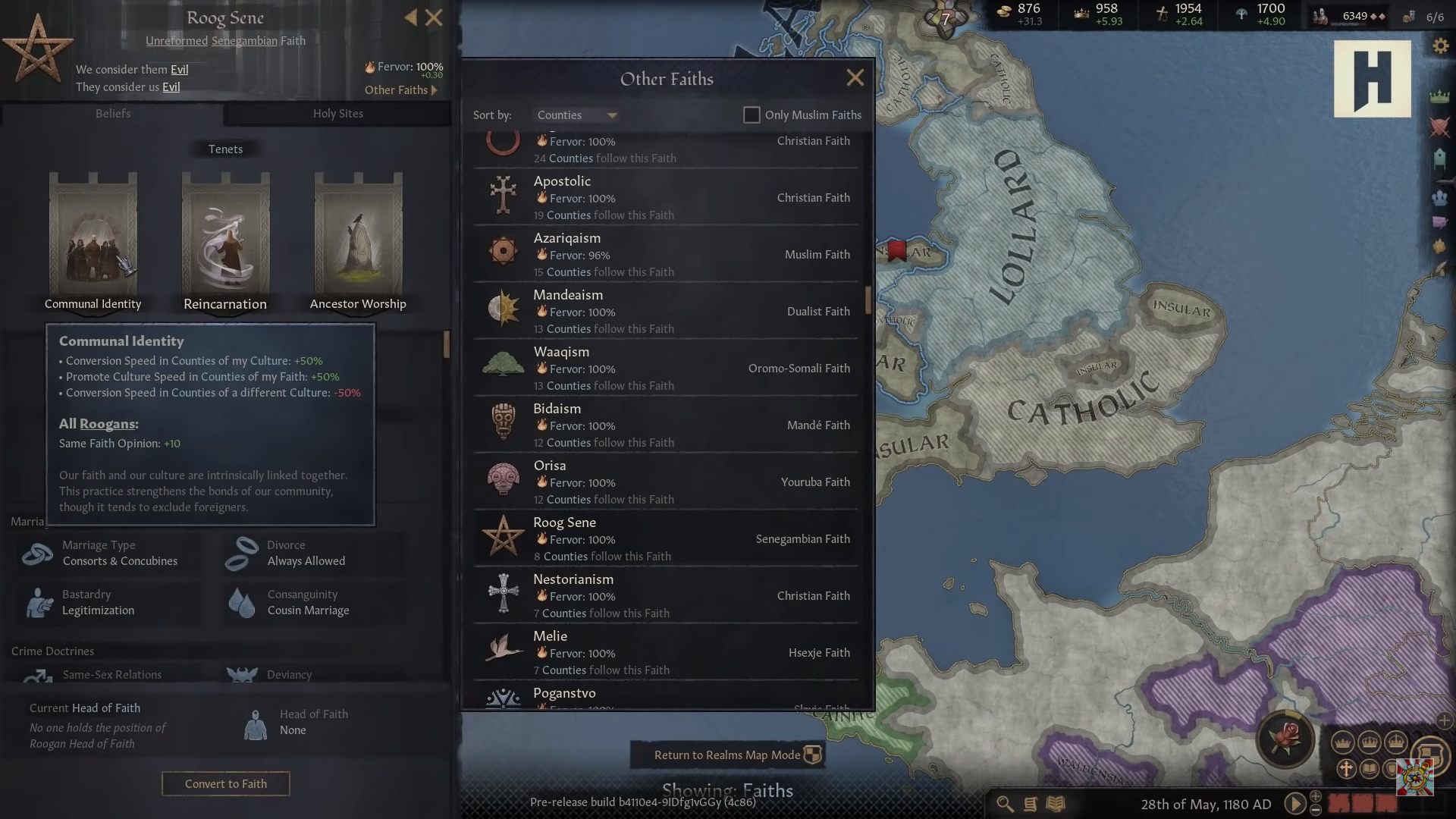This screenshot has width=1456, height=819.
Task: Switch to the Beliefs tab
Action: click(x=113, y=114)
